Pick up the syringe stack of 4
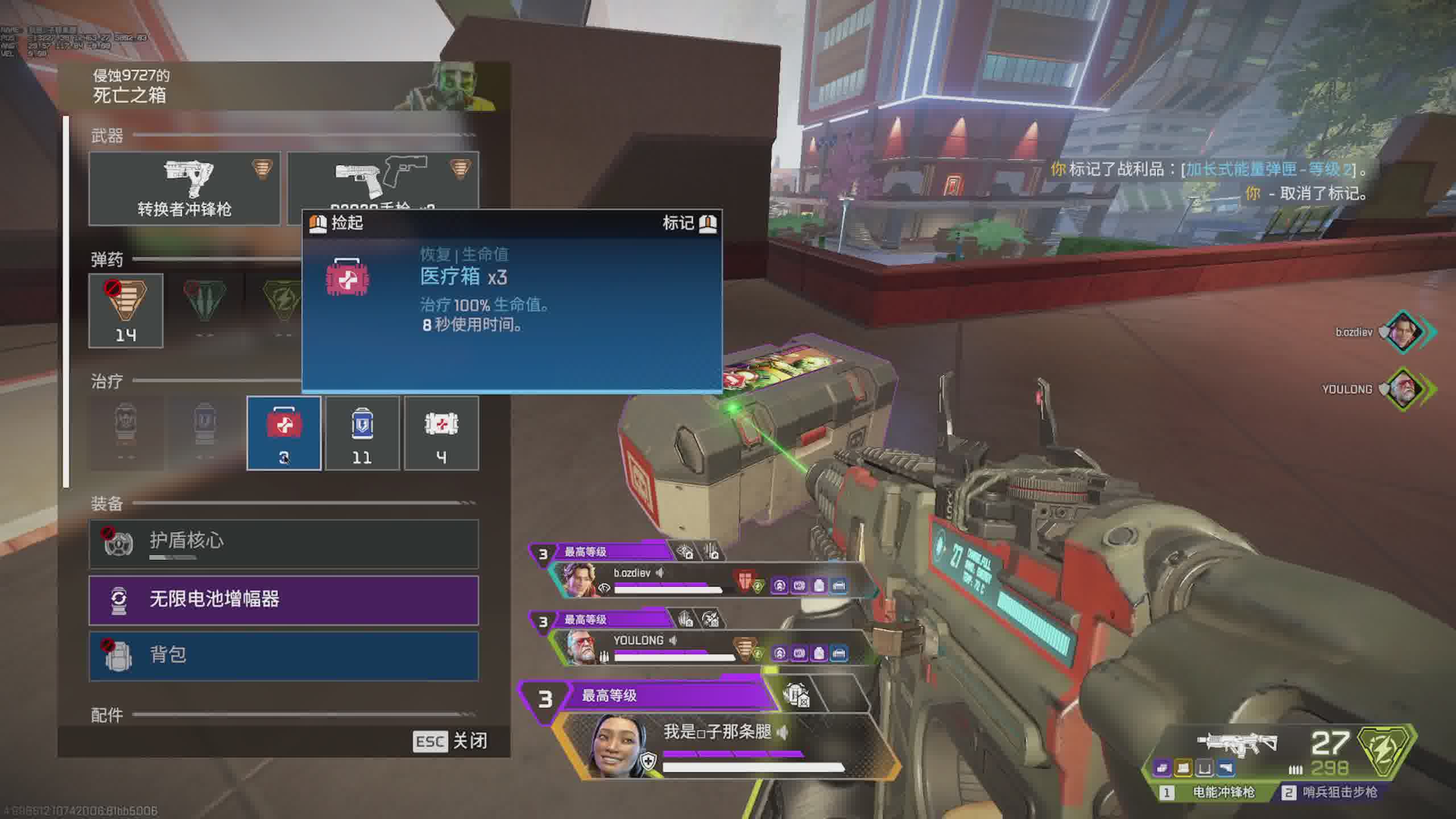Screen dimensions: 1456x819 click(441, 433)
